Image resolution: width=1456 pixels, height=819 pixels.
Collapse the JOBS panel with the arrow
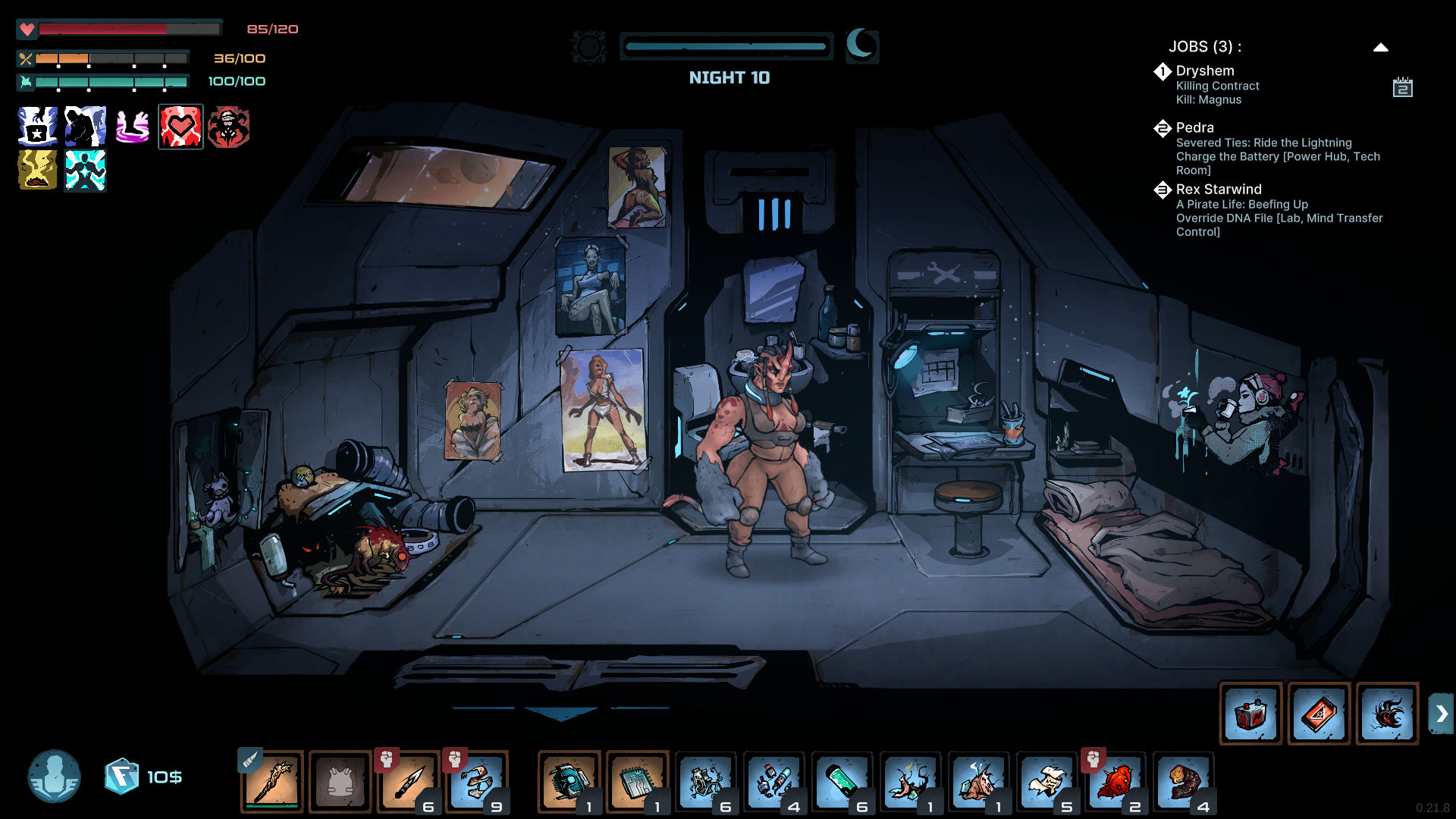coord(1381,47)
